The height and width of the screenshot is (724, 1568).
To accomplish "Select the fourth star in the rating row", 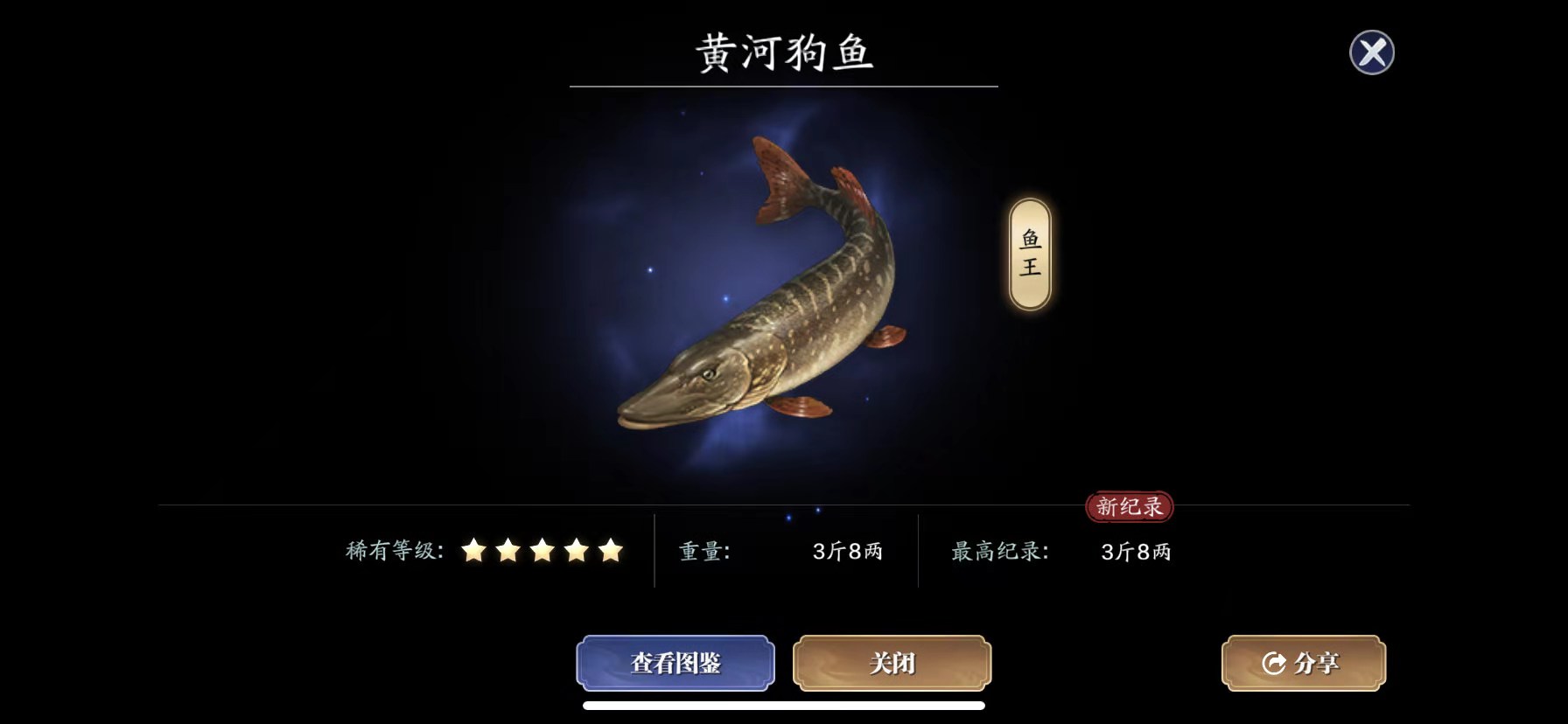I will tap(577, 551).
